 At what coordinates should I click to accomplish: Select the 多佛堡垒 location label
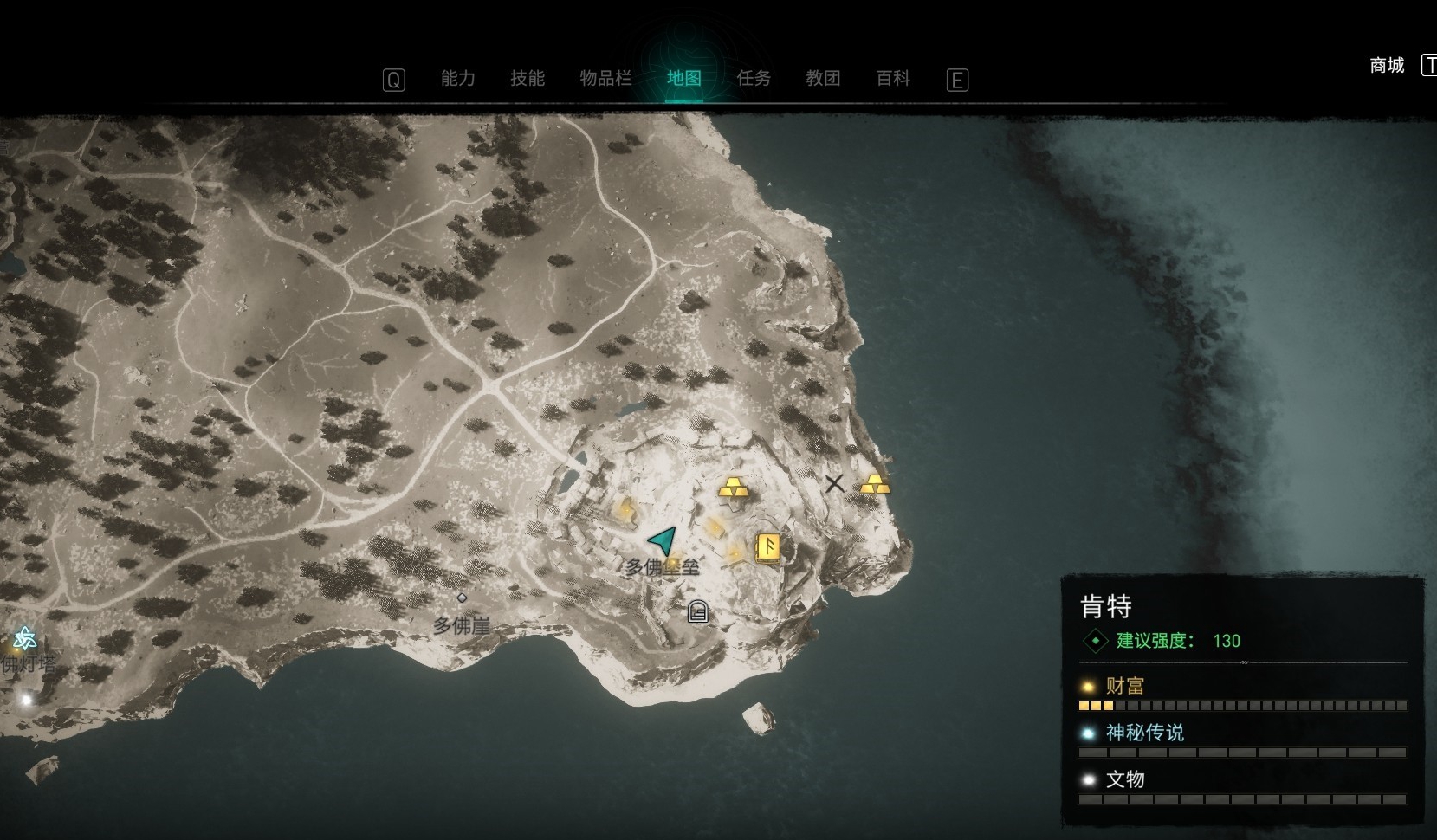tap(663, 567)
